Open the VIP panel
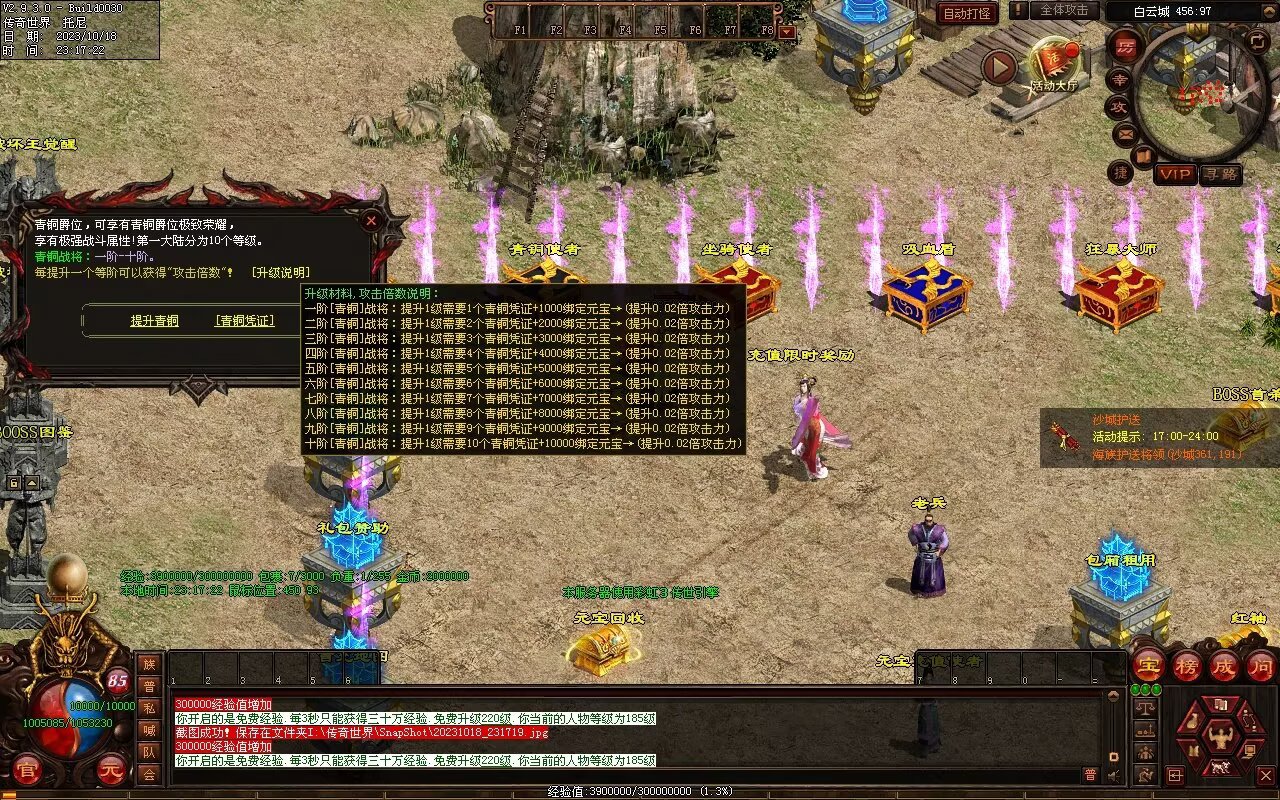The width and height of the screenshot is (1280, 800). [1176, 174]
